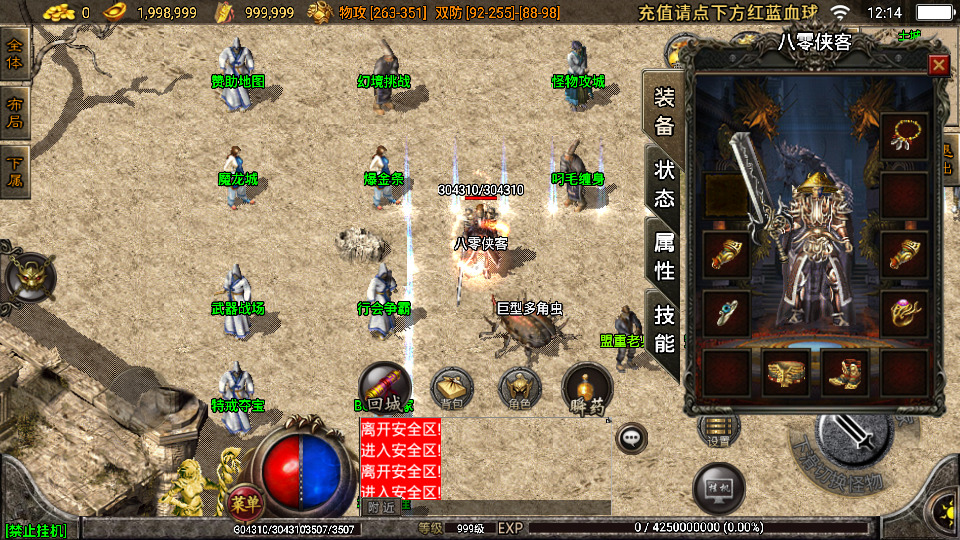Use the 瞬药 instant potion
960x540 pixels.
(x=587, y=389)
